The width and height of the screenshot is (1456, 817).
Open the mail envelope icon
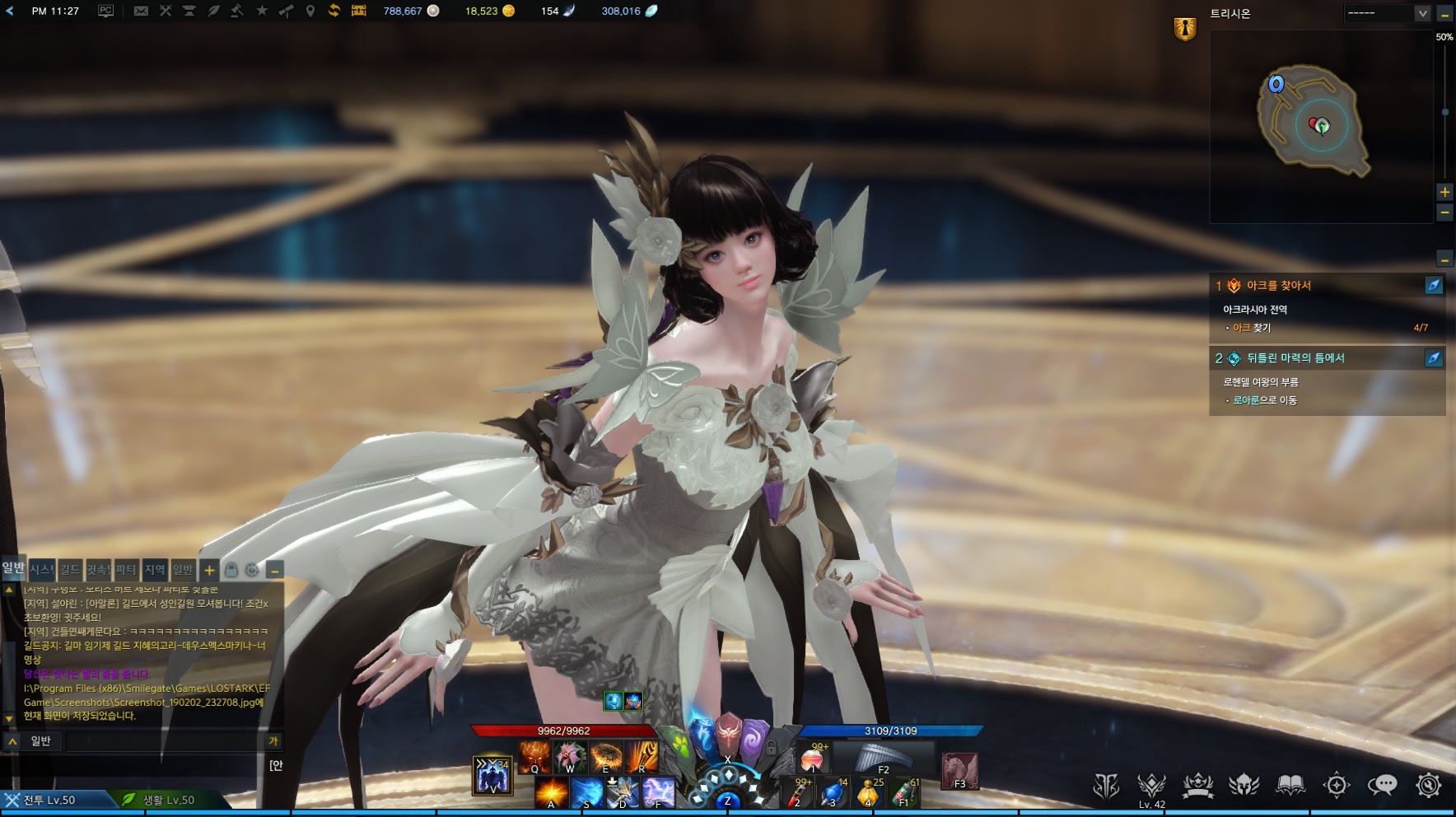pyautogui.click(x=141, y=11)
